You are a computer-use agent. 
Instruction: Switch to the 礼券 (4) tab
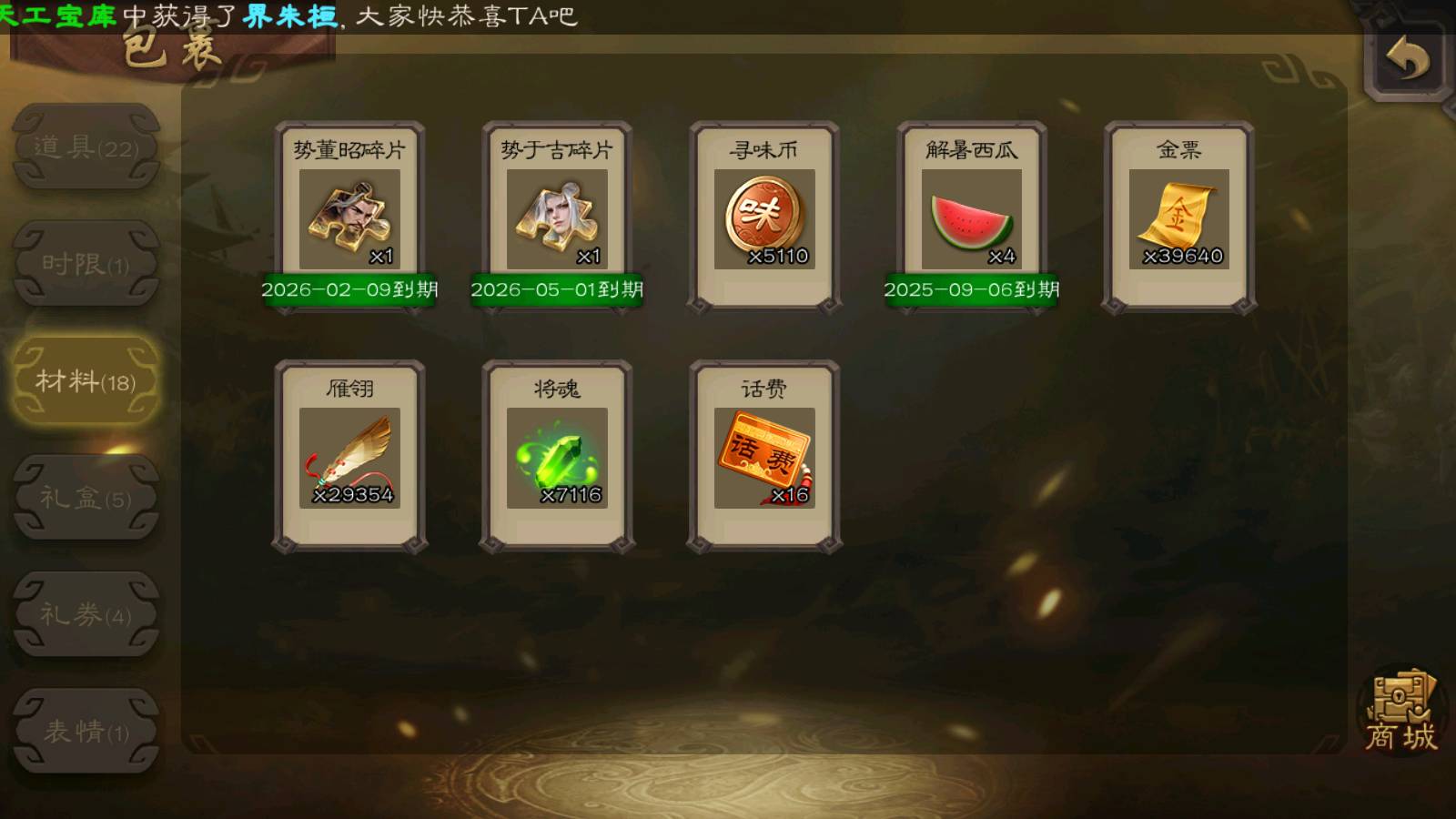pyautogui.click(x=86, y=614)
